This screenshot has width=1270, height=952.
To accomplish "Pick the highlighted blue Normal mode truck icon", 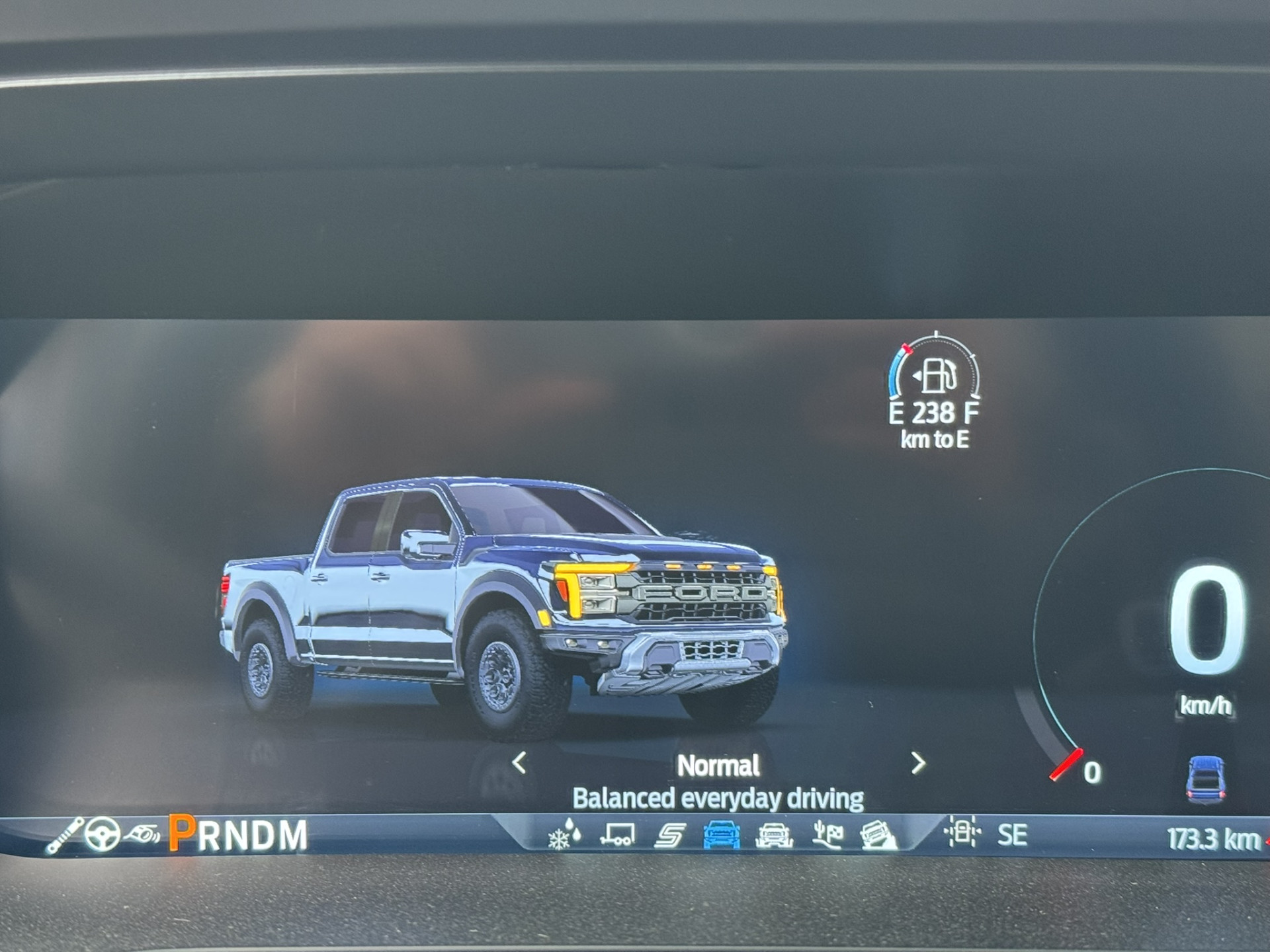I will (x=721, y=836).
